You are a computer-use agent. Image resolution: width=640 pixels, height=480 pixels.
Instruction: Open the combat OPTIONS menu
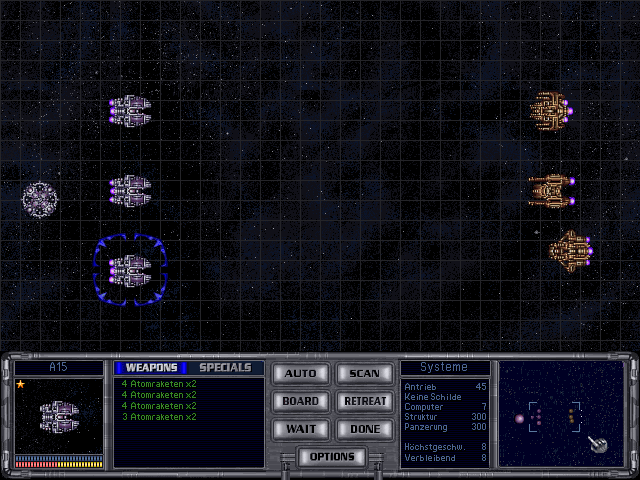[332, 457]
